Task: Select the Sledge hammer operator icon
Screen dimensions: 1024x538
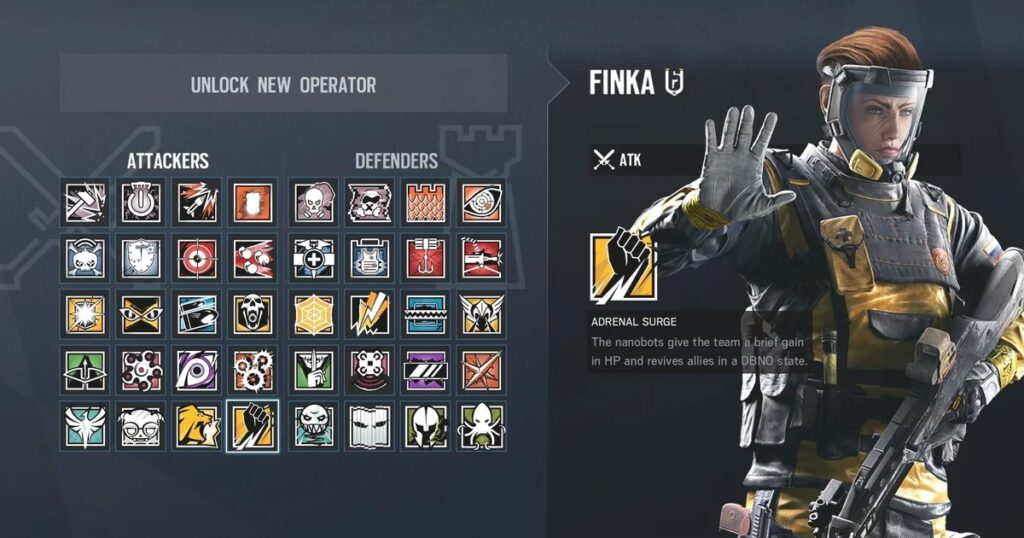Action: pos(85,202)
